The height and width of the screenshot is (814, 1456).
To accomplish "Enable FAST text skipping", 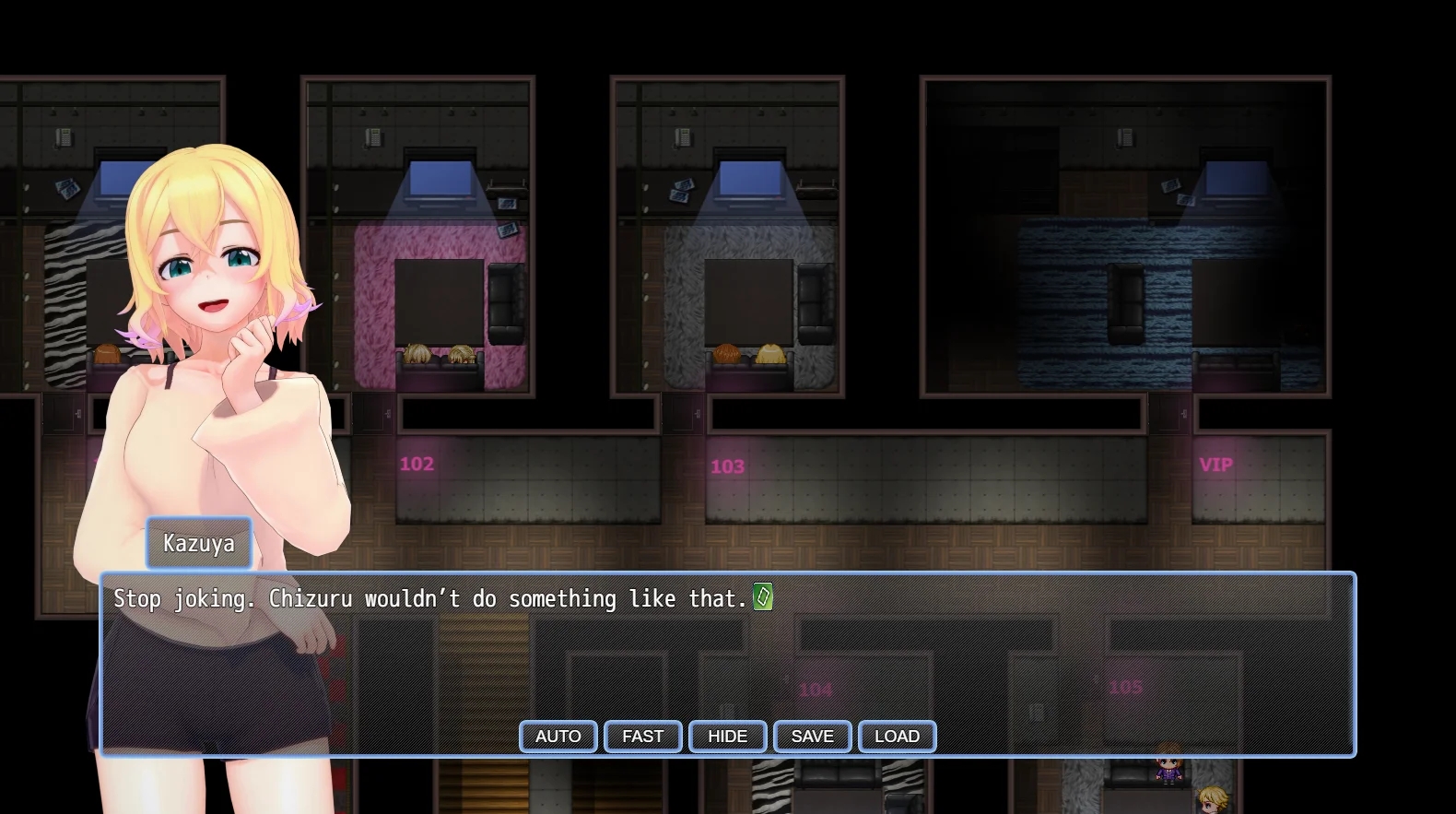I will [x=642, y=737].
